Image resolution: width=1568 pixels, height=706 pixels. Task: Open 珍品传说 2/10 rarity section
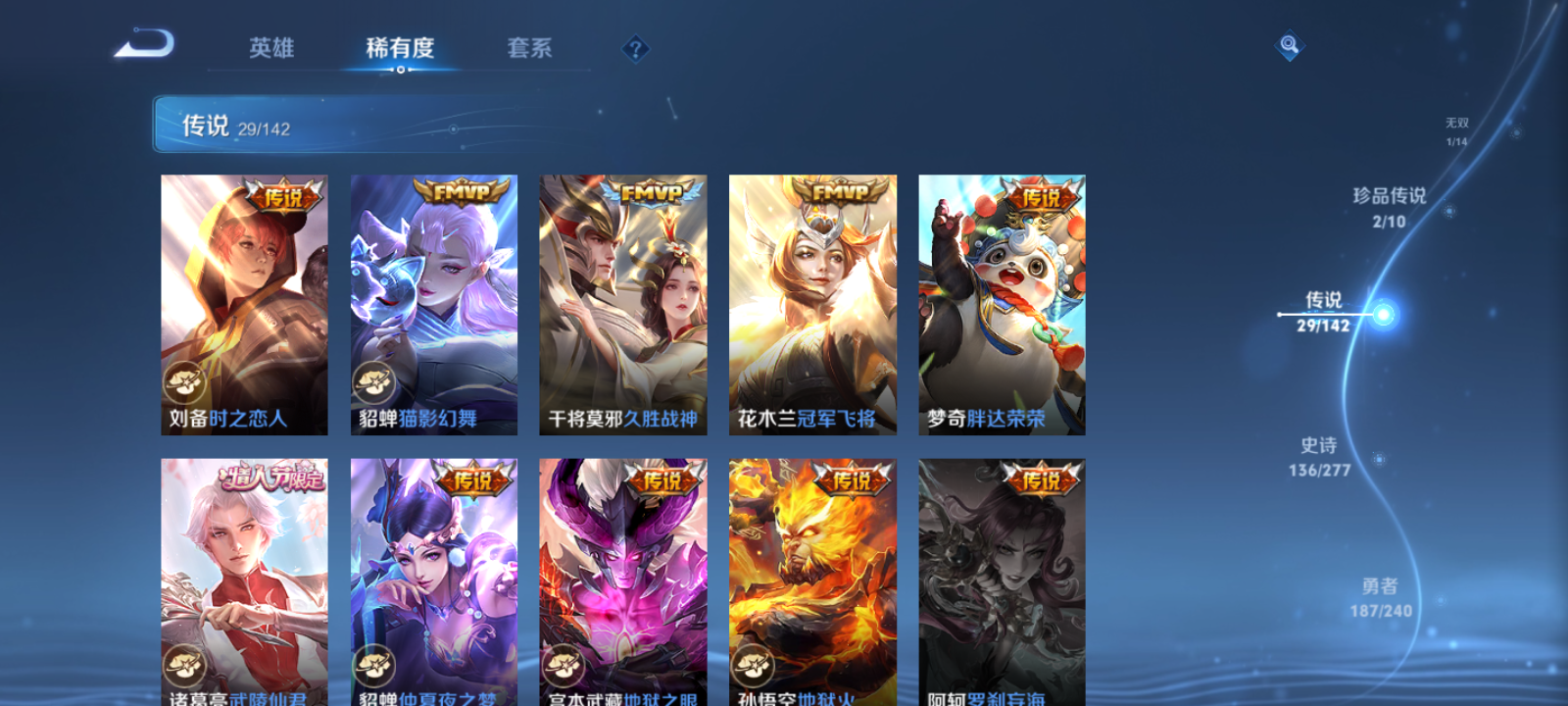tap(1389, 208)
